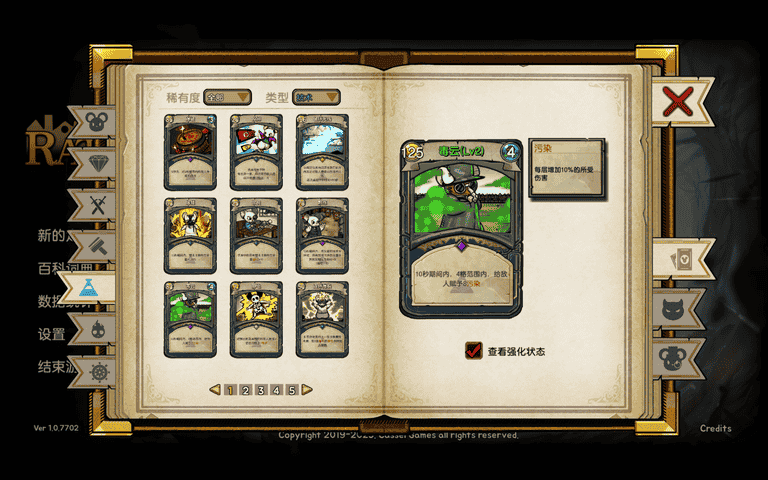Close the encyclopedia book with the red X

point(678,101)
